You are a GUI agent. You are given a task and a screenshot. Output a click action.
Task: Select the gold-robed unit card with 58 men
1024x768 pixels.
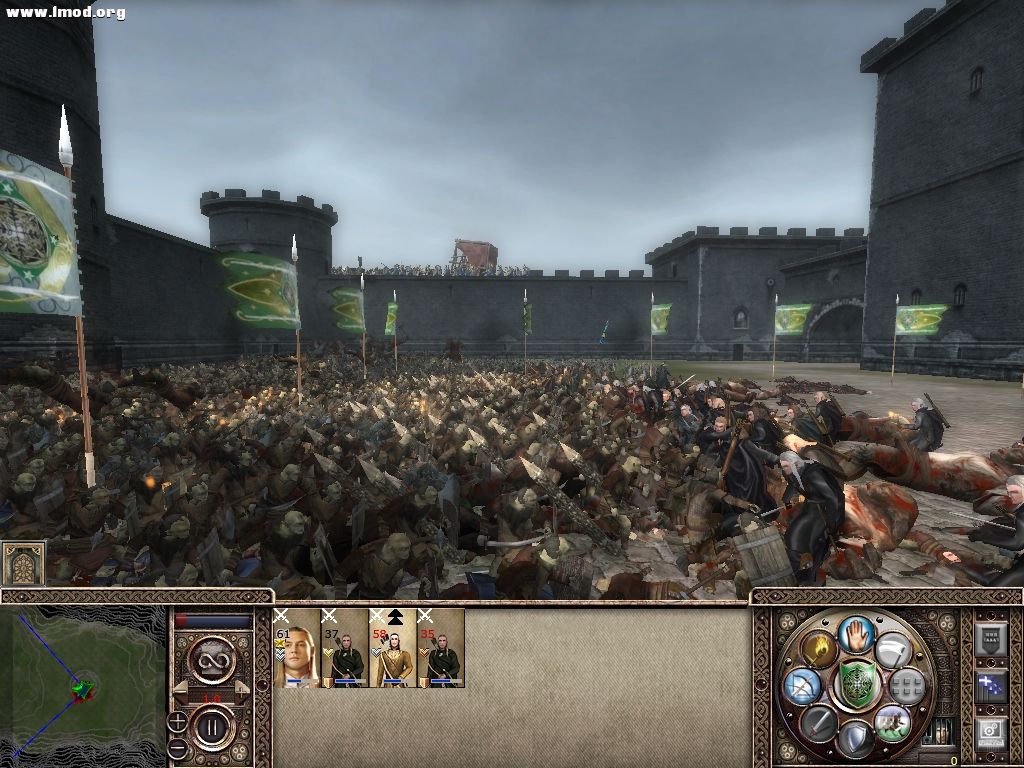pyautogui.click(x=393, y=648)
